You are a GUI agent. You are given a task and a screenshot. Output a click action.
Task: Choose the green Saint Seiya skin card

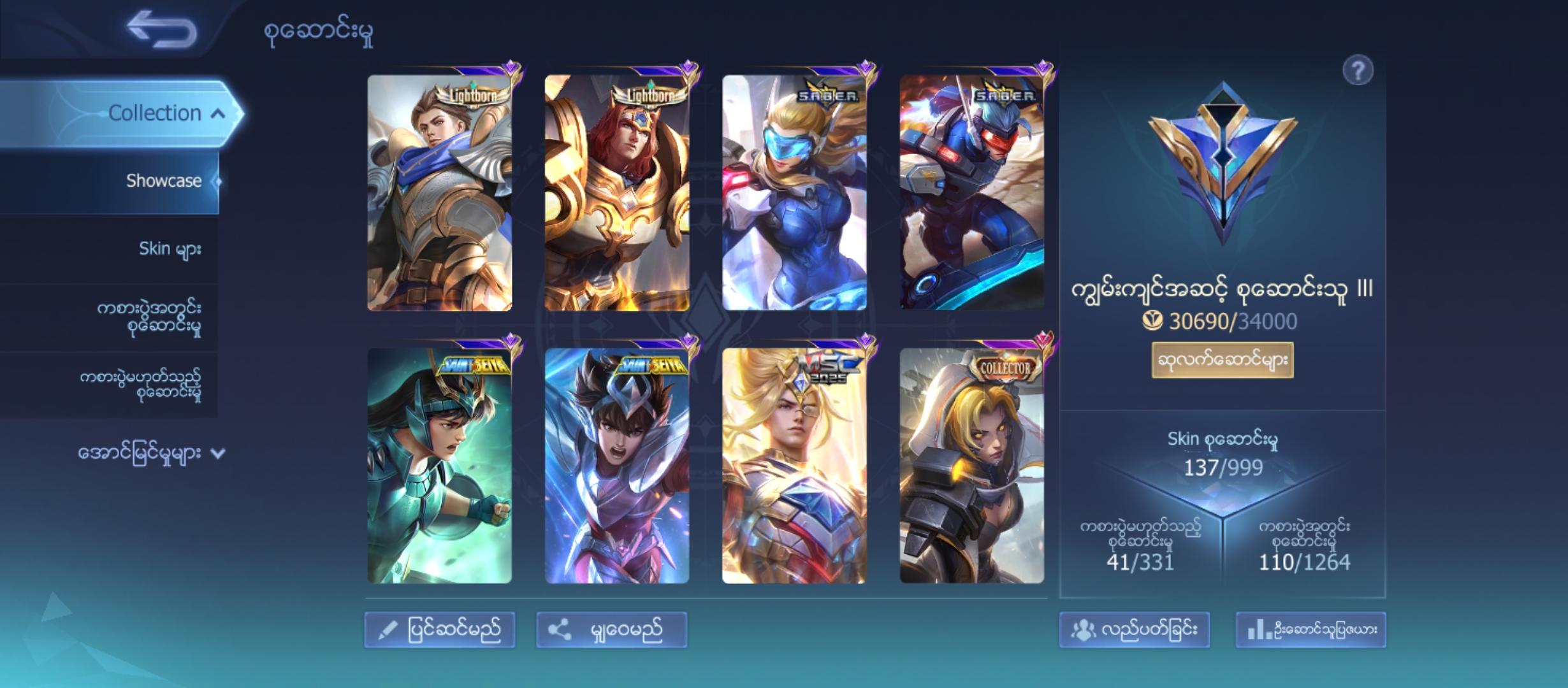[439, 466]
